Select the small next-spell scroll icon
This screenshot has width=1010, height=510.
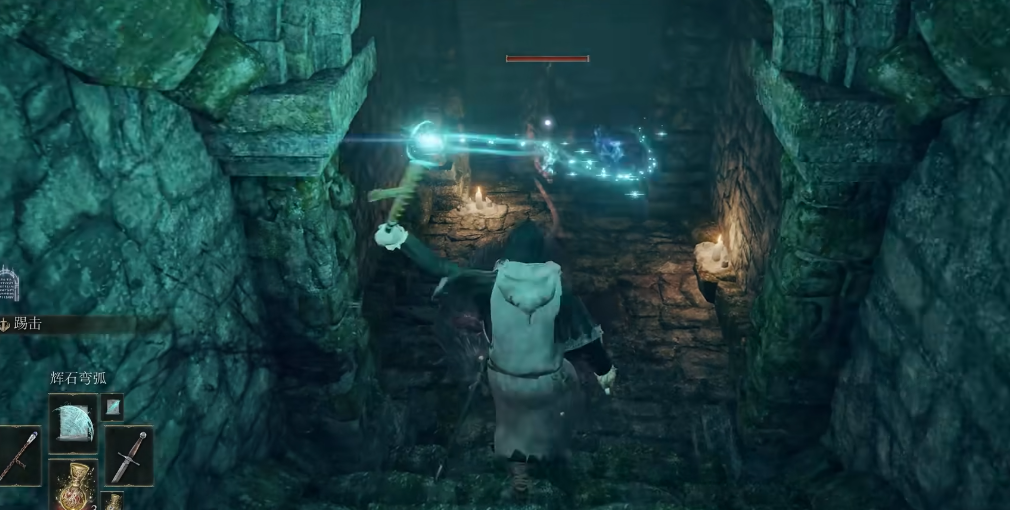112,405
